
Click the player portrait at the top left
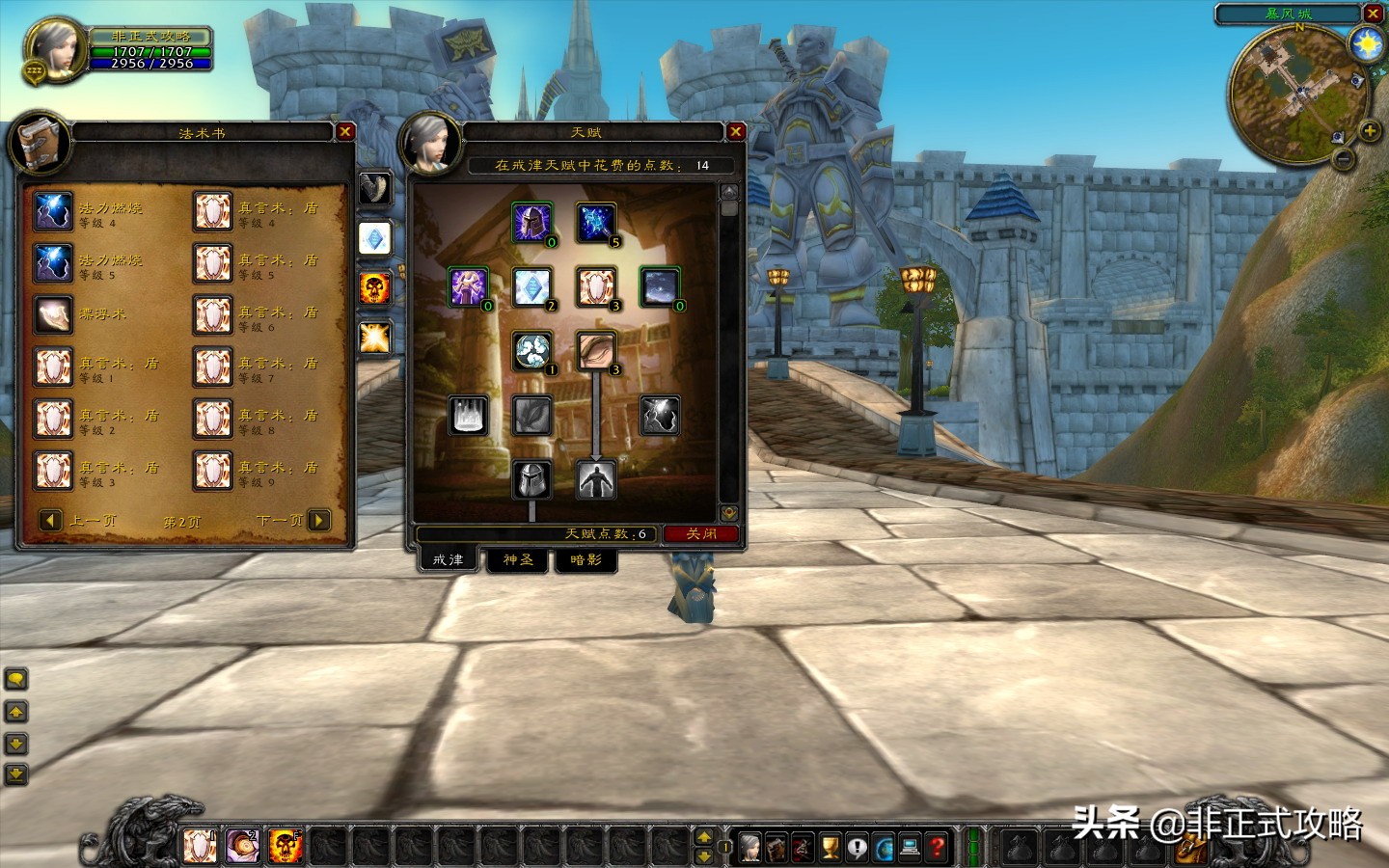(56, 48)
